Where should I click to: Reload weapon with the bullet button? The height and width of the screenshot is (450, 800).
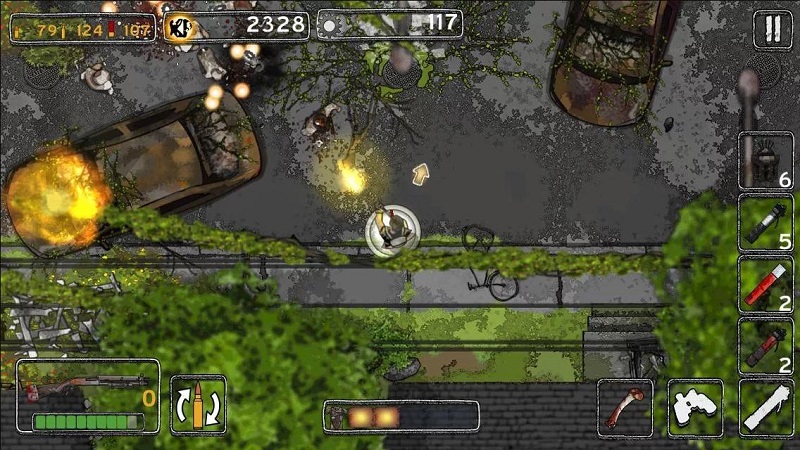click(x=198, y=404)
